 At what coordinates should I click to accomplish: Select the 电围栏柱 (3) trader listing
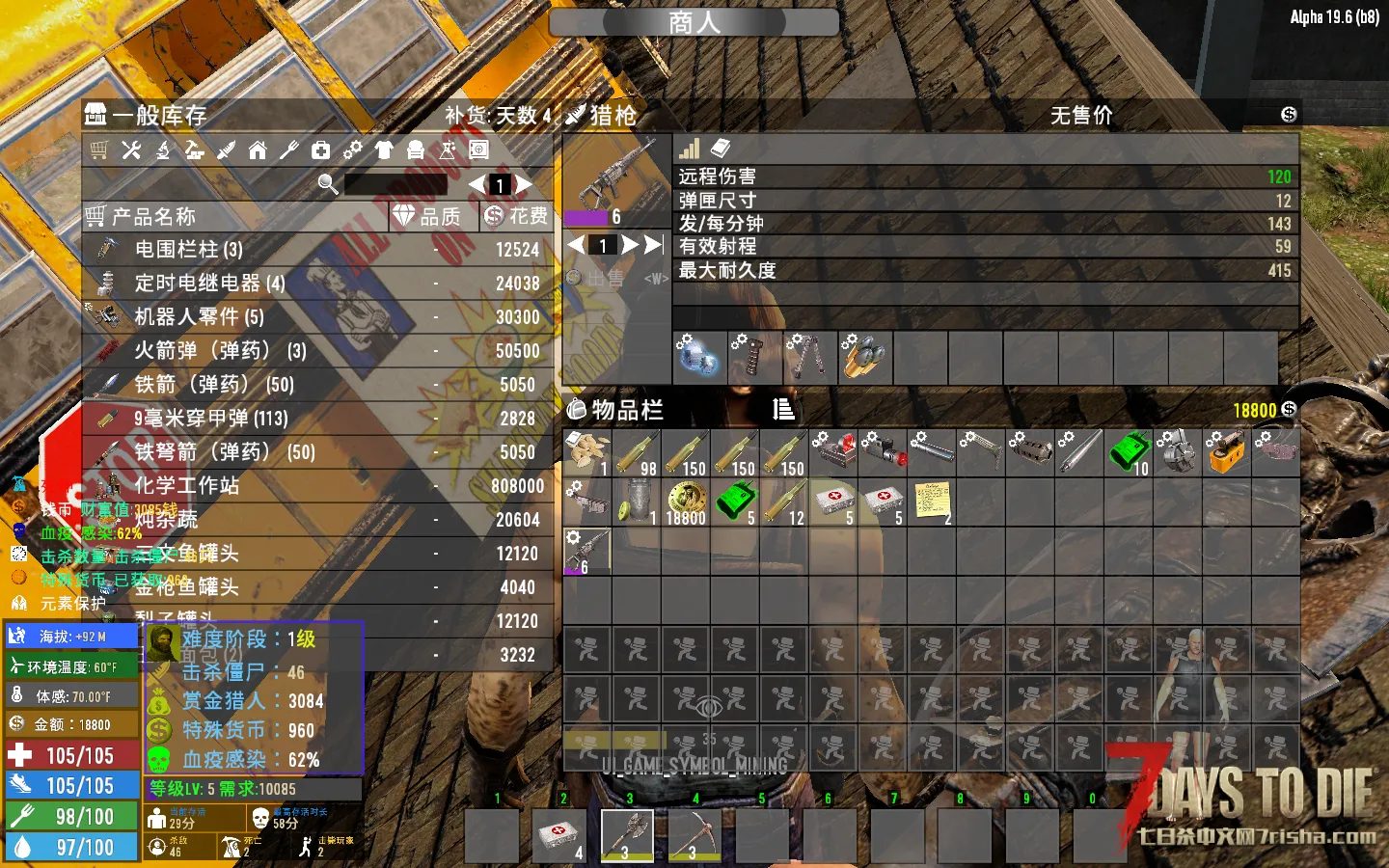(318, 250)
